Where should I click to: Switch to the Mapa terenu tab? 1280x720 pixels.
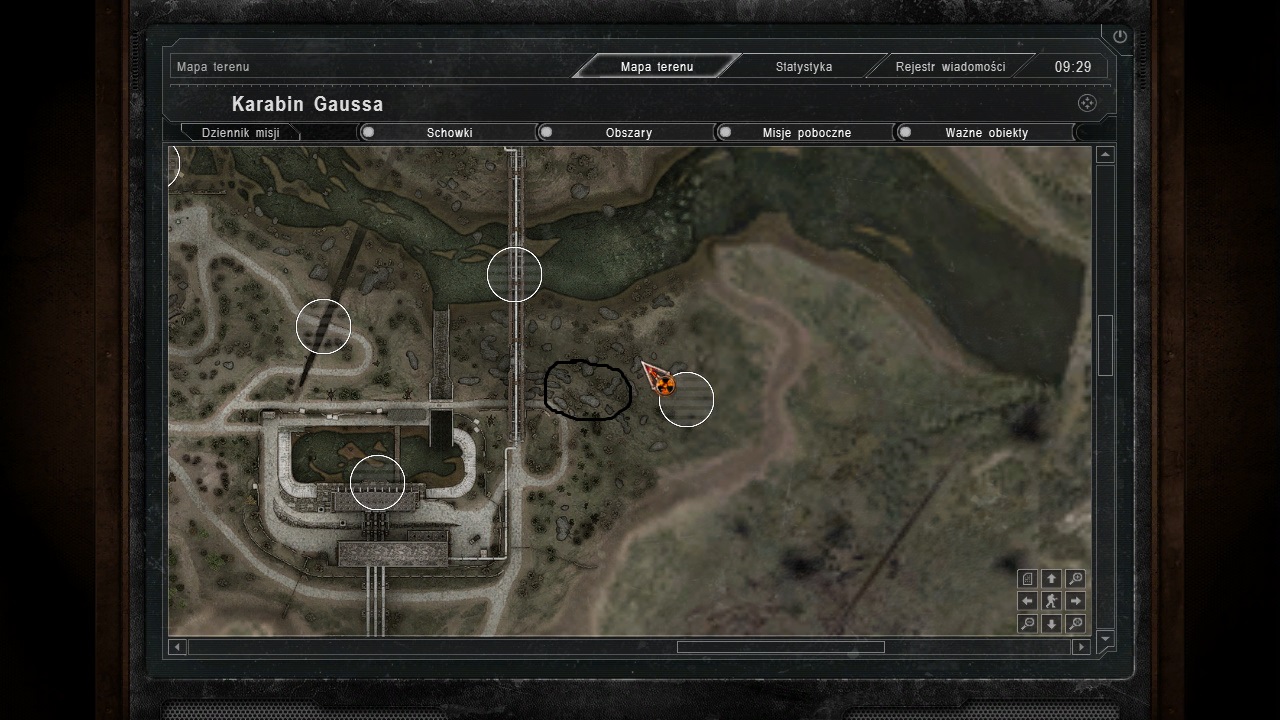click(656, 67)
